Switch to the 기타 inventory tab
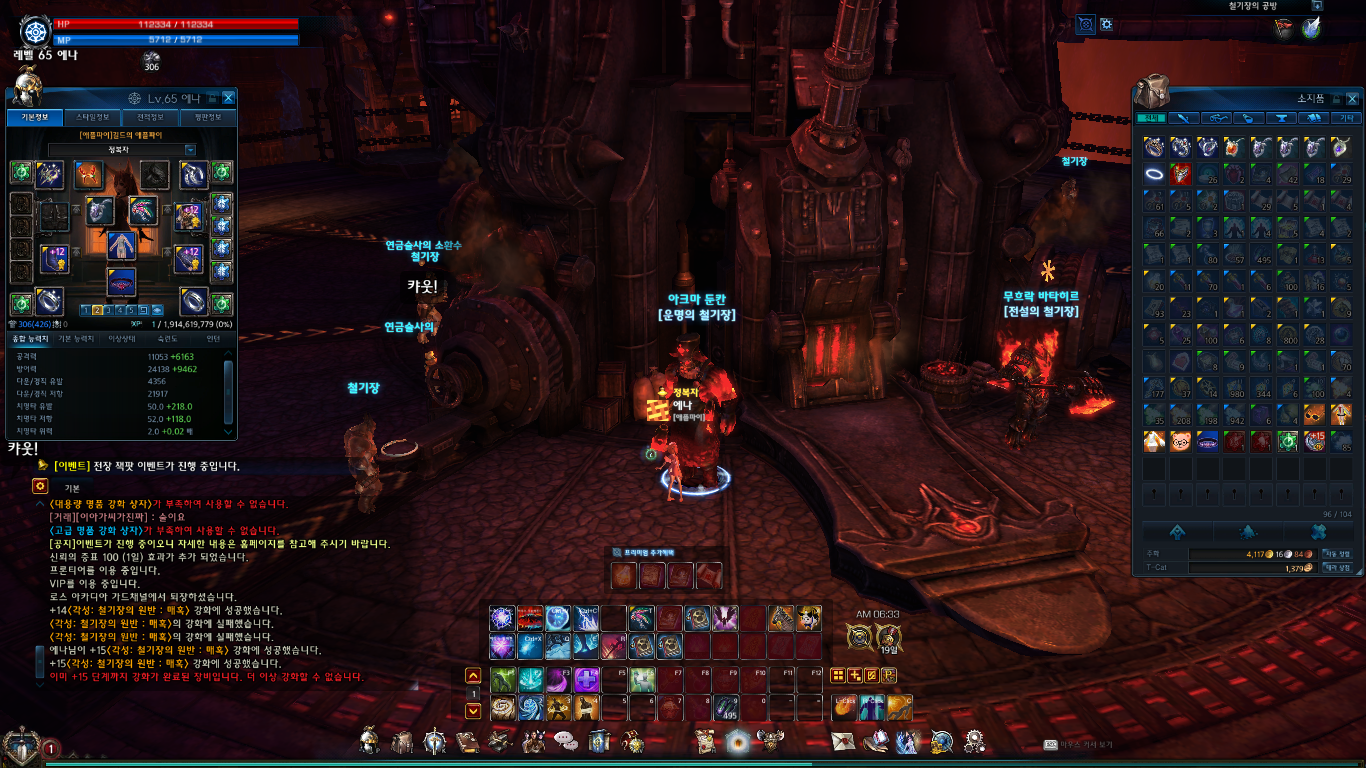 (x=1344, y=118)
